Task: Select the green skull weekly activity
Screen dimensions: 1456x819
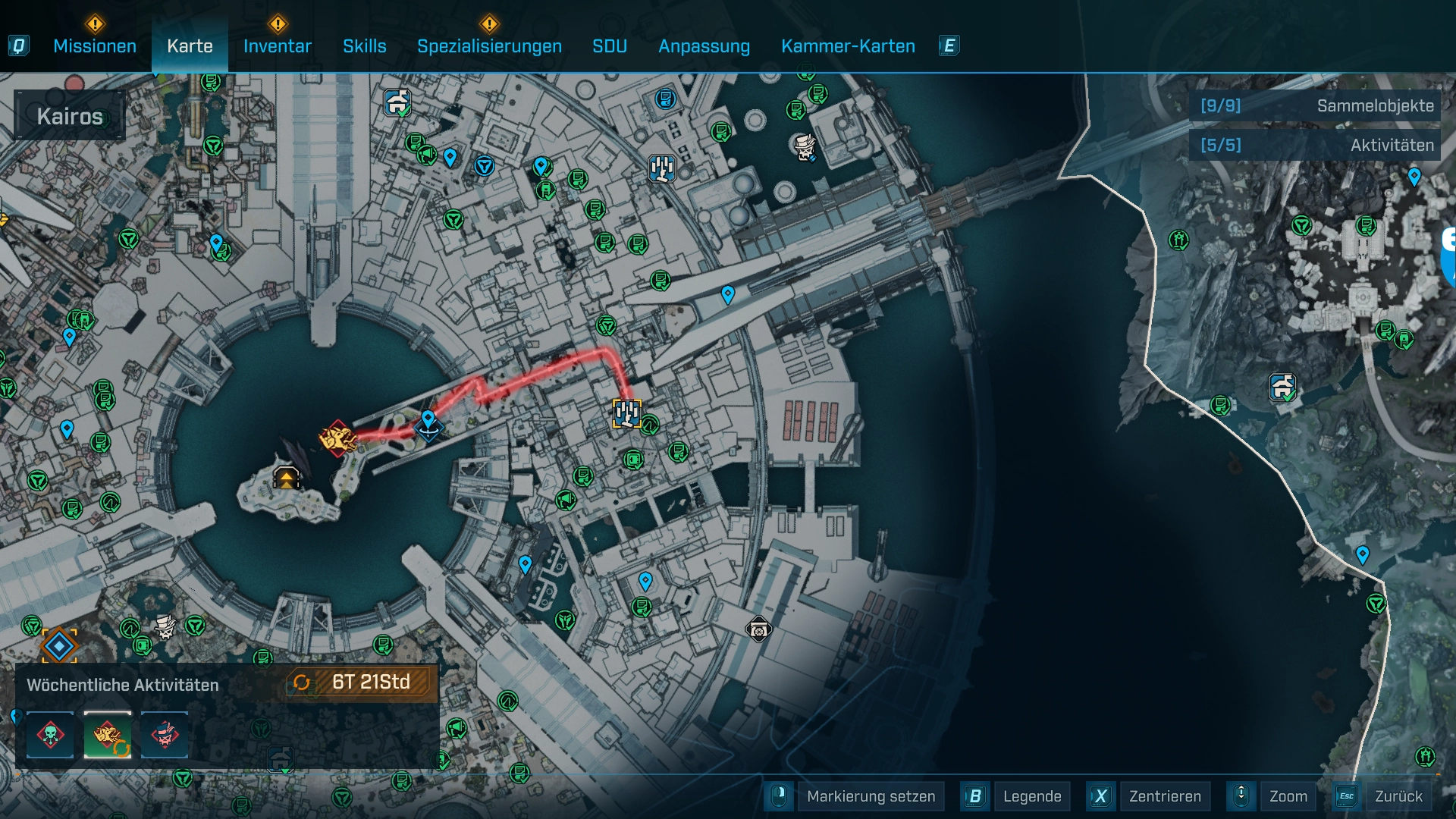Action: (x=50, y=735)
